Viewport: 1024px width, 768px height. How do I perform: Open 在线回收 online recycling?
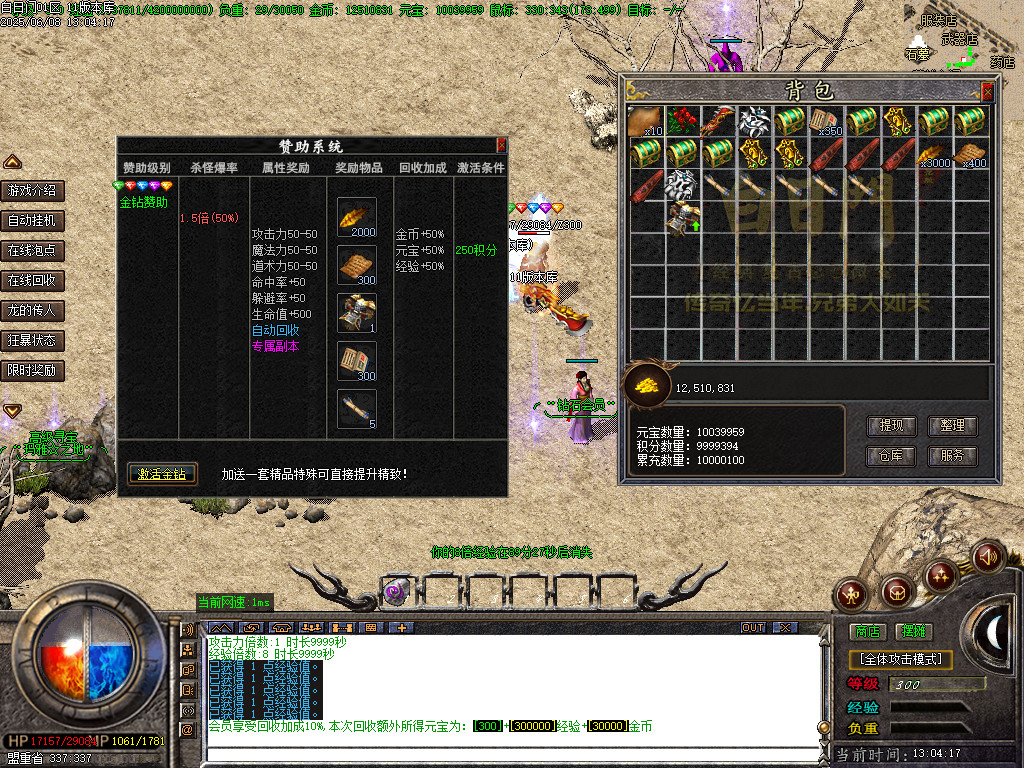pyautogui.click(x=33, y=280)
